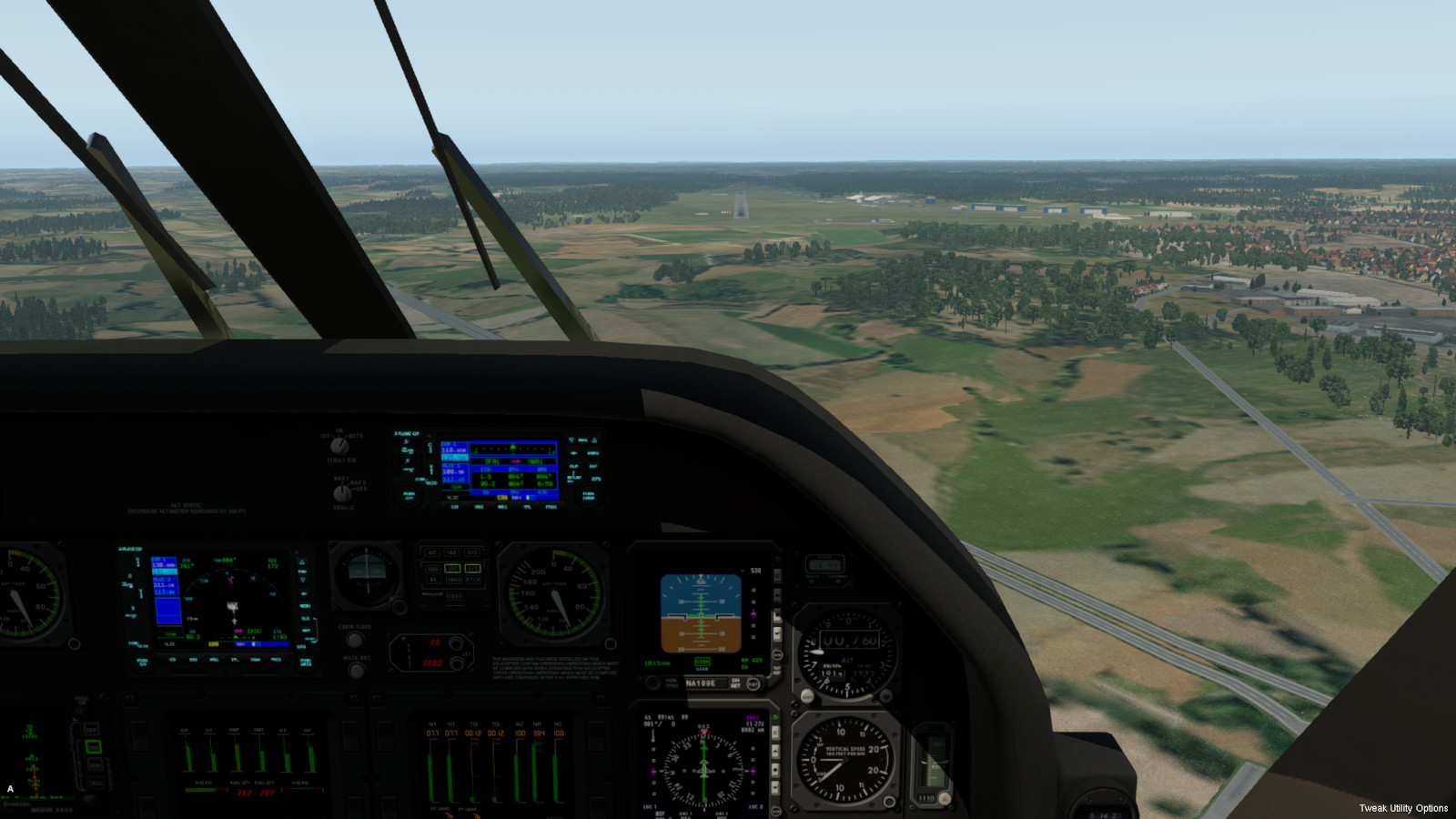Click the PTCH autopilot mode button
1456x819 pixels.
click(473, 580)
